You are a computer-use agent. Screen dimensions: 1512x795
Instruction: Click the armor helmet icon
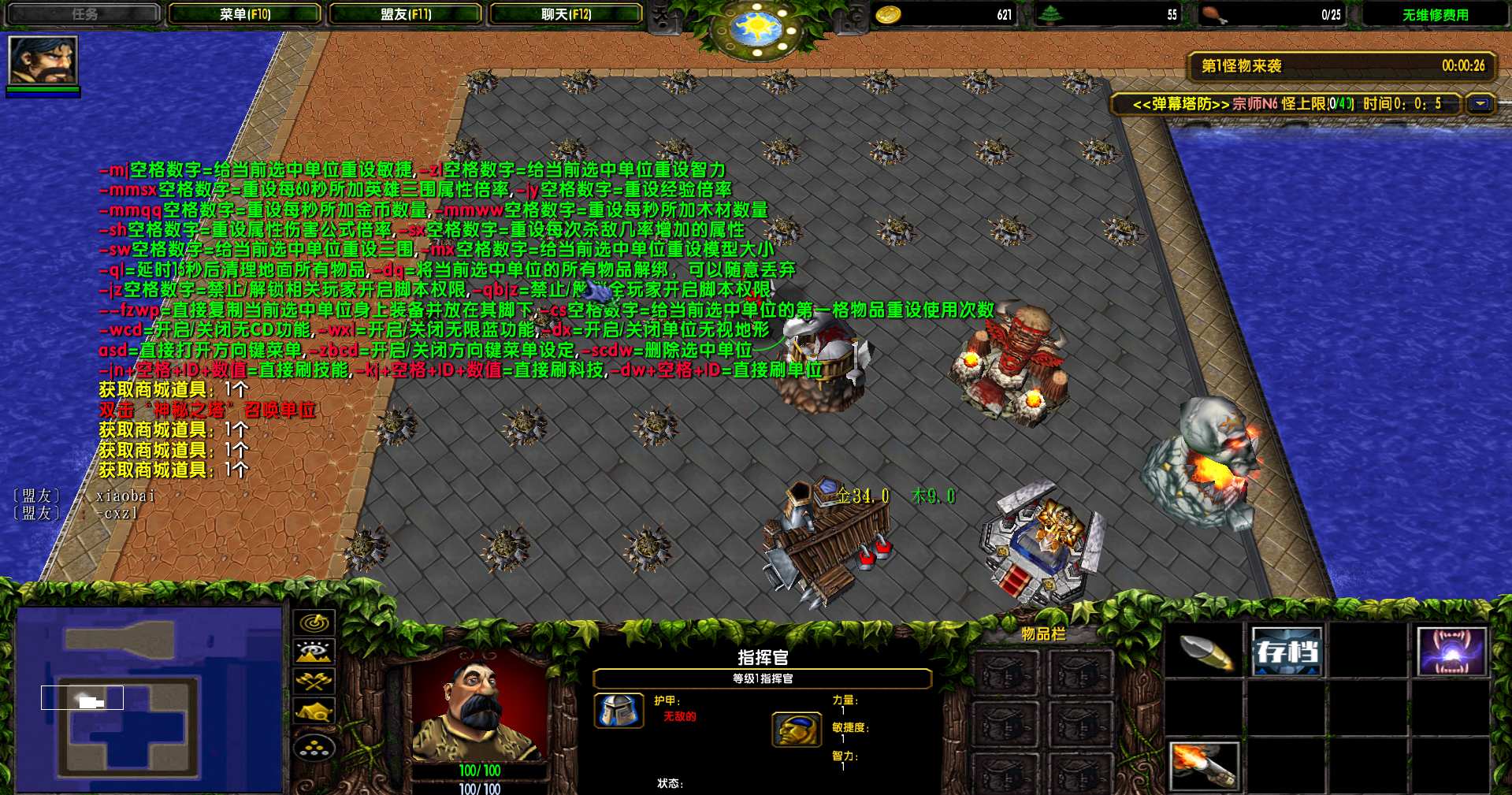(x=618, y=711)
